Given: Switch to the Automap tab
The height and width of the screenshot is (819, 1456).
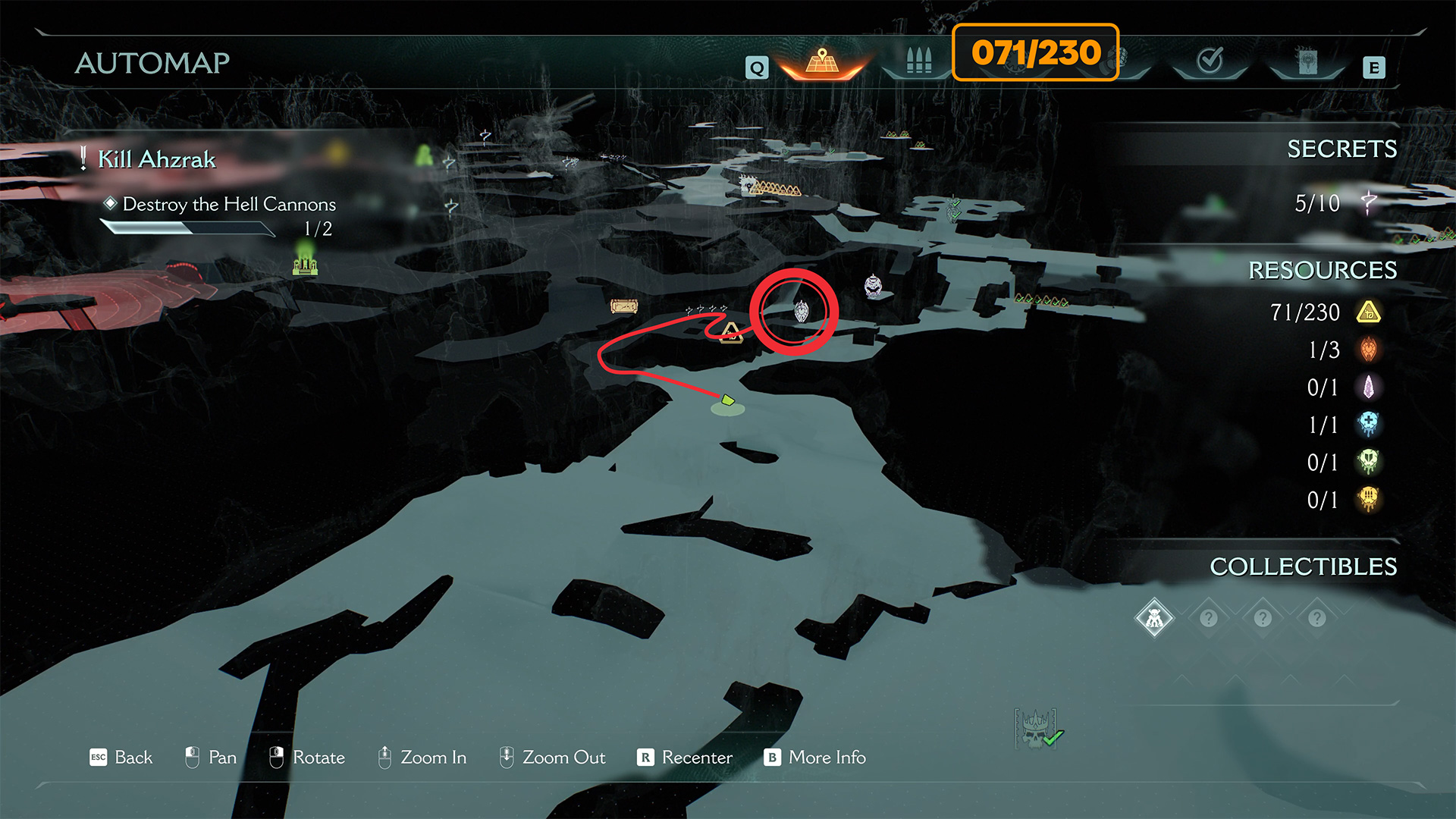Looking at the screenshot, I should tap(822, 62).
